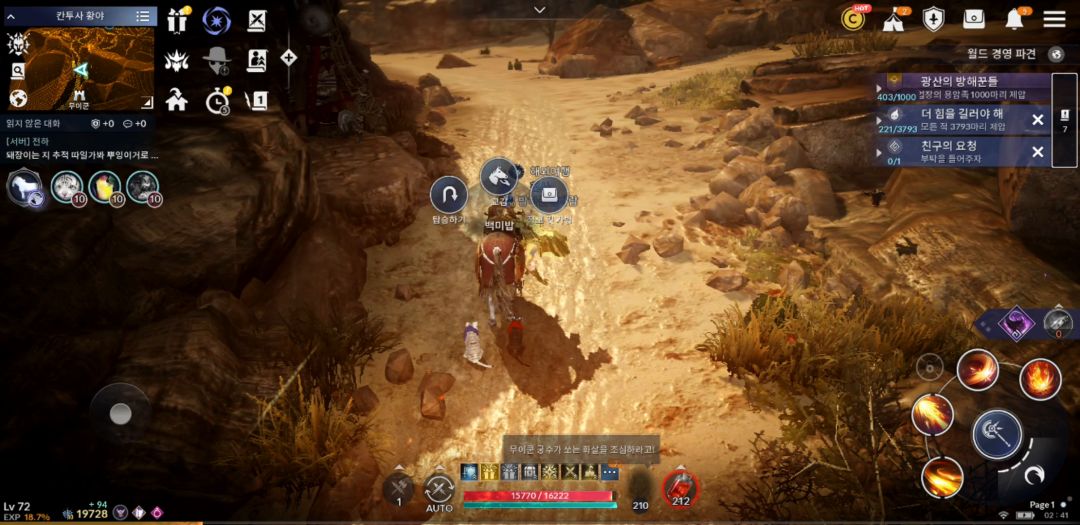Open the notification bell alerts
1080x525 pixels.
click(1015, 19)
